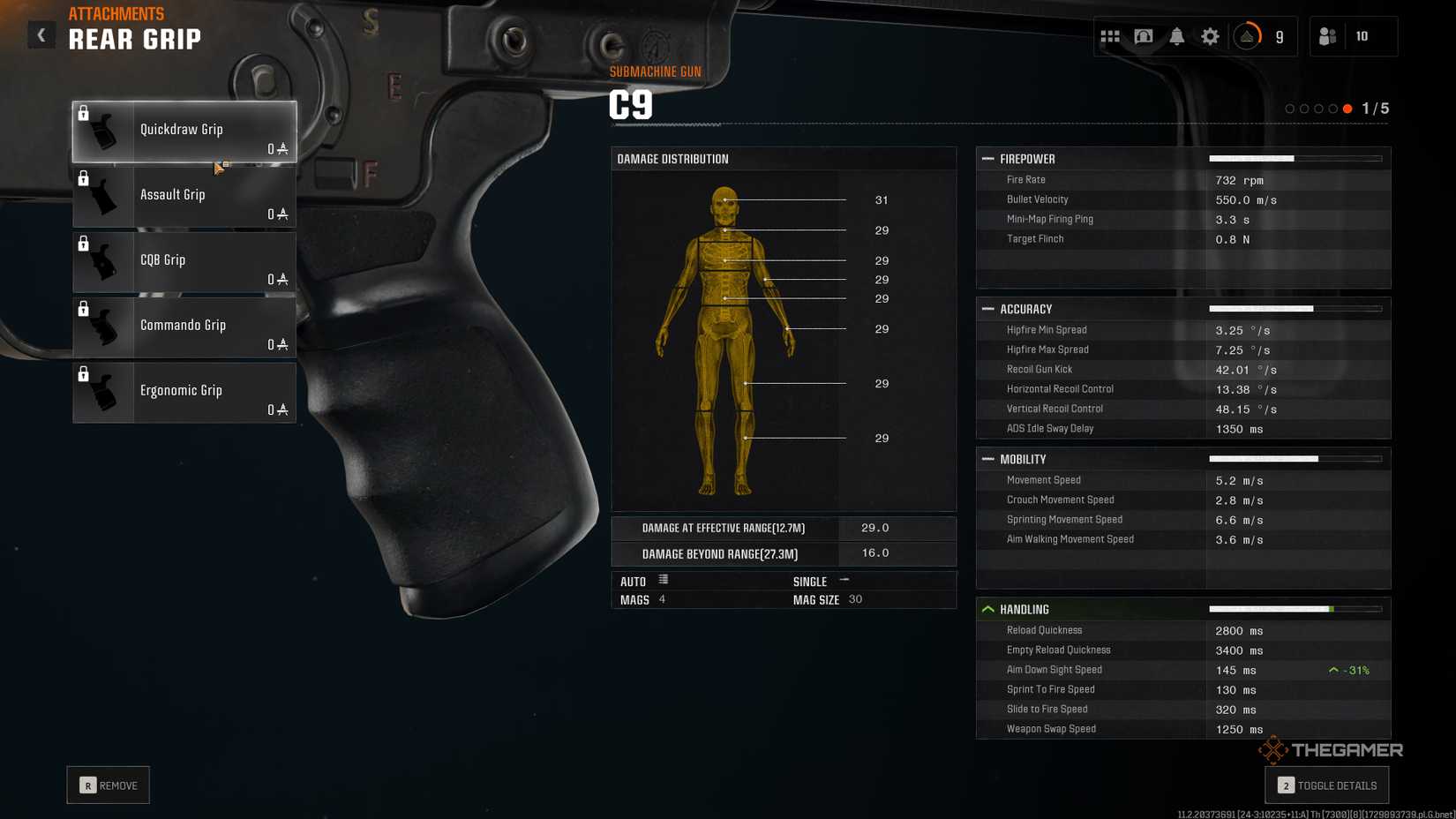This screenshot has height=819, width=1456.
Task: Select the Quickdraw Grip attachment
Action: tap(184, 131)
